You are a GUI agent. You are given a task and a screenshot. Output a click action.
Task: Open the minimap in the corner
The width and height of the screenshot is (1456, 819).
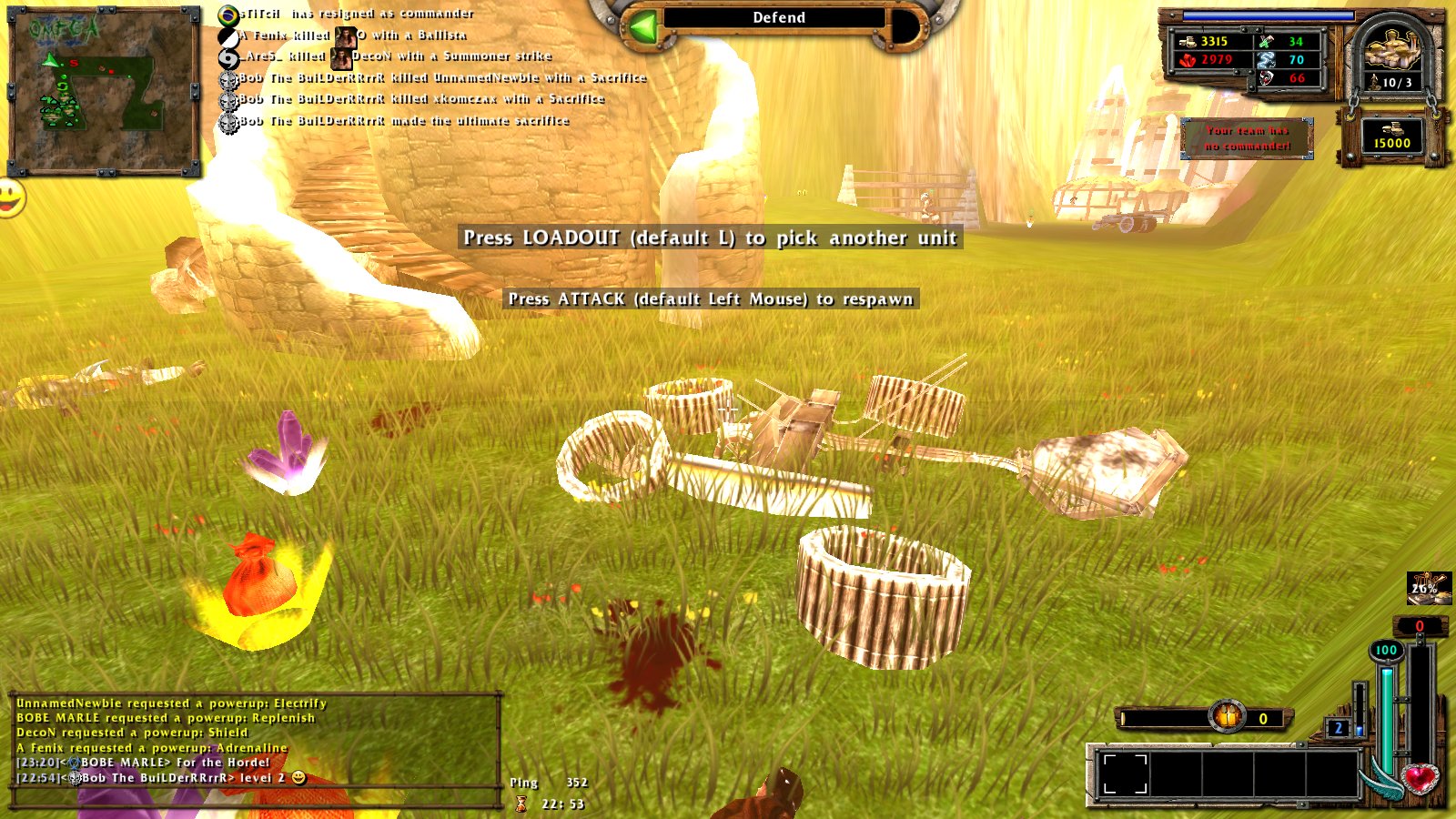coord(103,90)
